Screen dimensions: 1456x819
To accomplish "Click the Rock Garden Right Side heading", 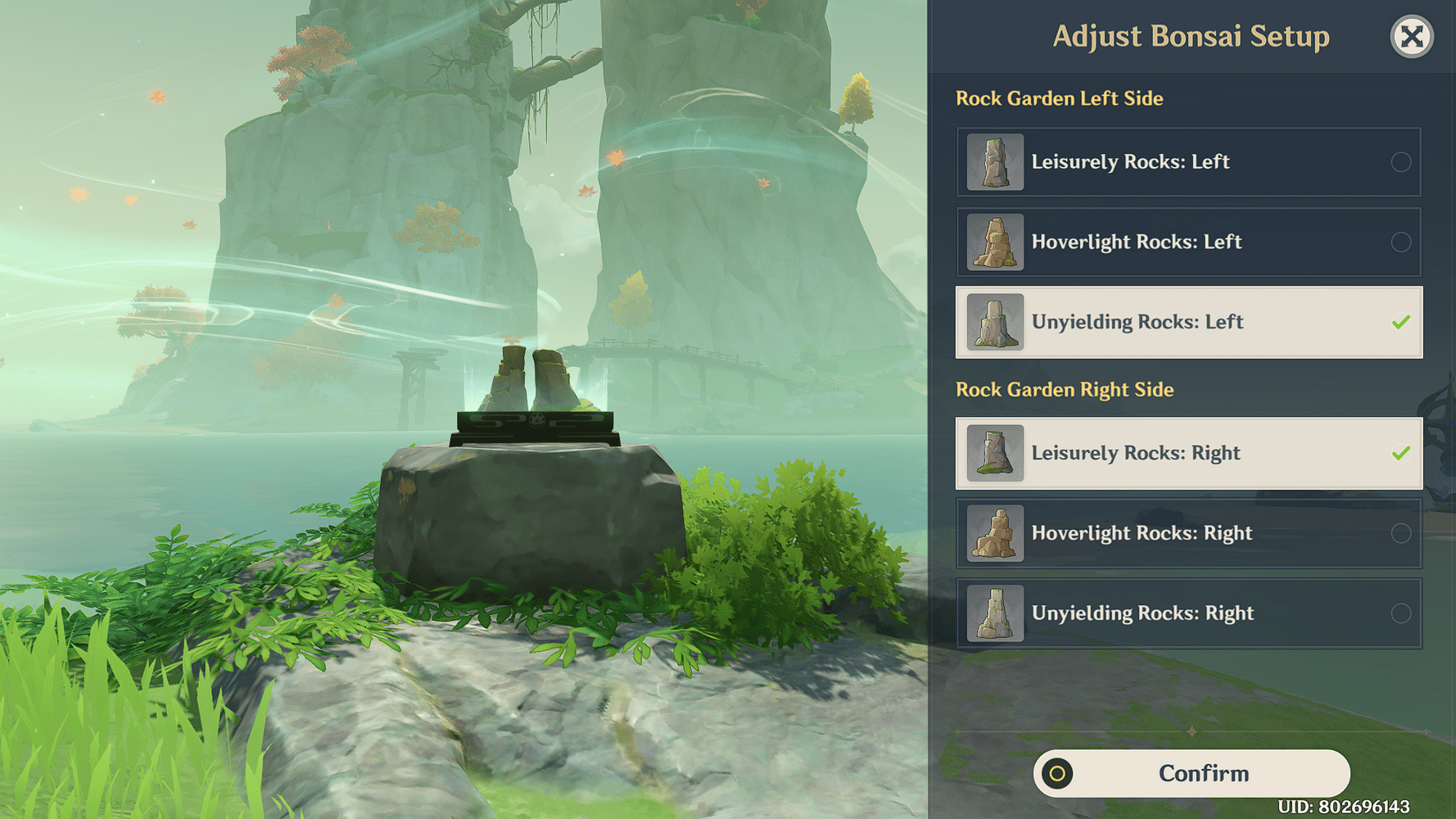I will 1065,389.
